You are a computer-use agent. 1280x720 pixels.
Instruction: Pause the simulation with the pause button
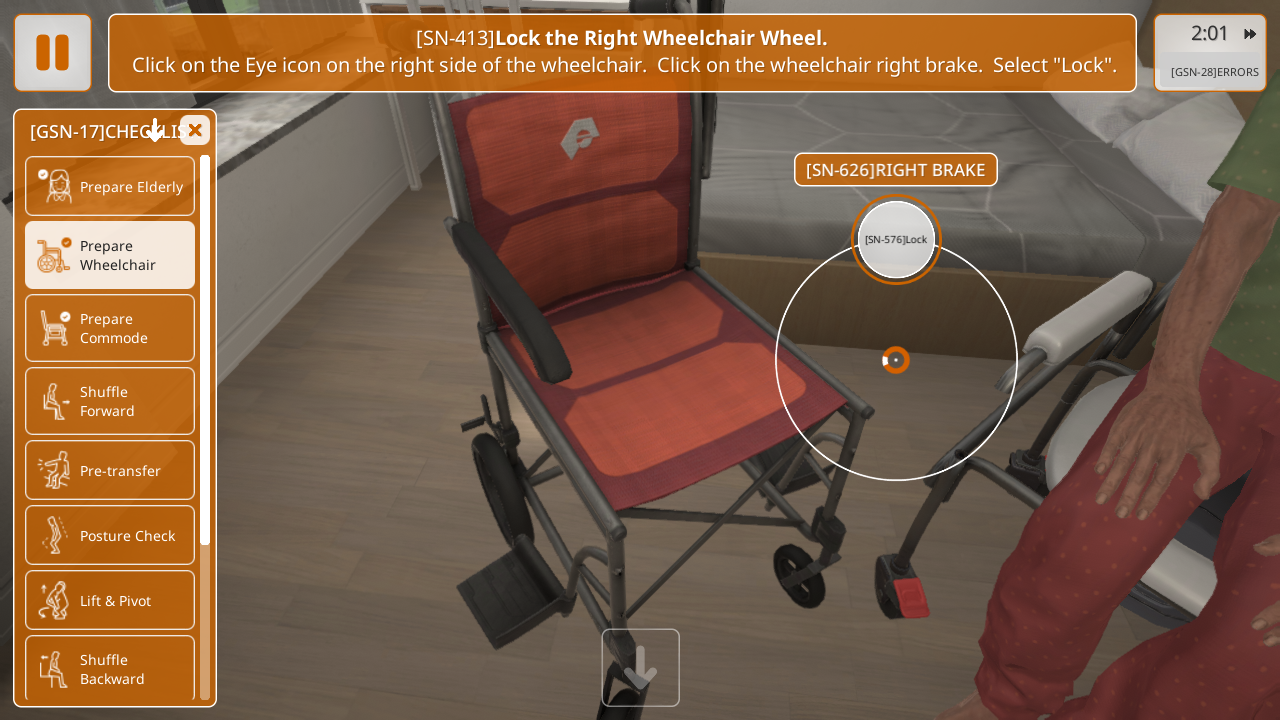(53, 53)
